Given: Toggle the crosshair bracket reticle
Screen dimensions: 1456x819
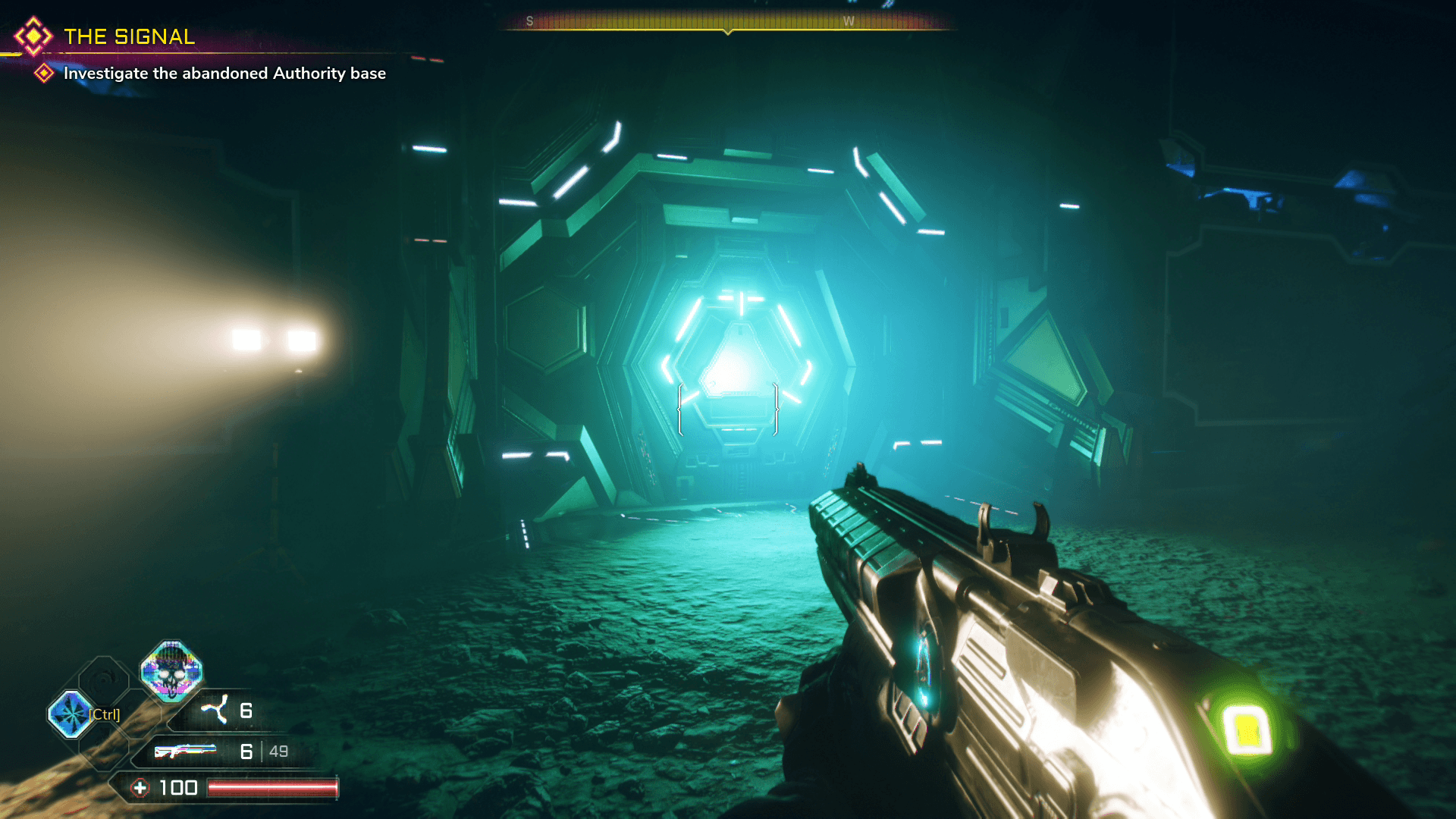Looking at the screenshot, I should click(728, 409).
